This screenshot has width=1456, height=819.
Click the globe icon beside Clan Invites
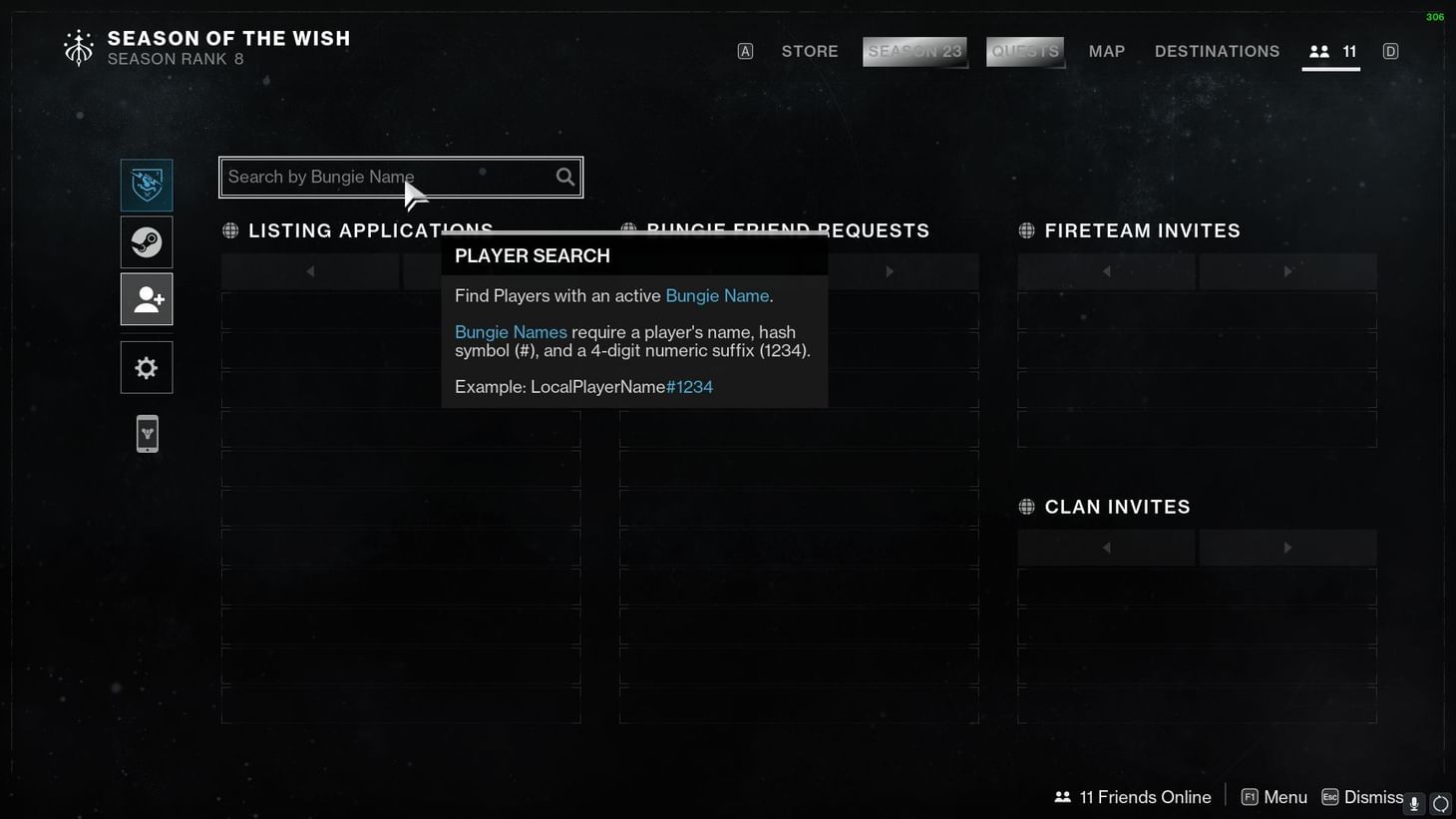pos(1027,507)
